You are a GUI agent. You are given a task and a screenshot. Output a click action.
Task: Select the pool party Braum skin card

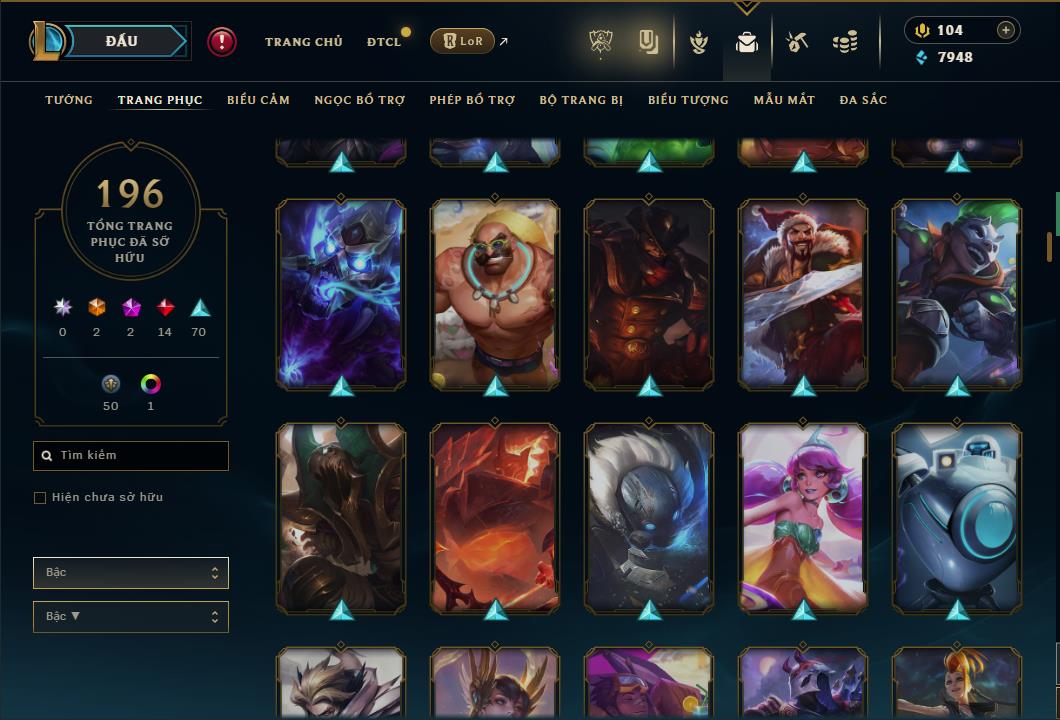coord(495,293)
